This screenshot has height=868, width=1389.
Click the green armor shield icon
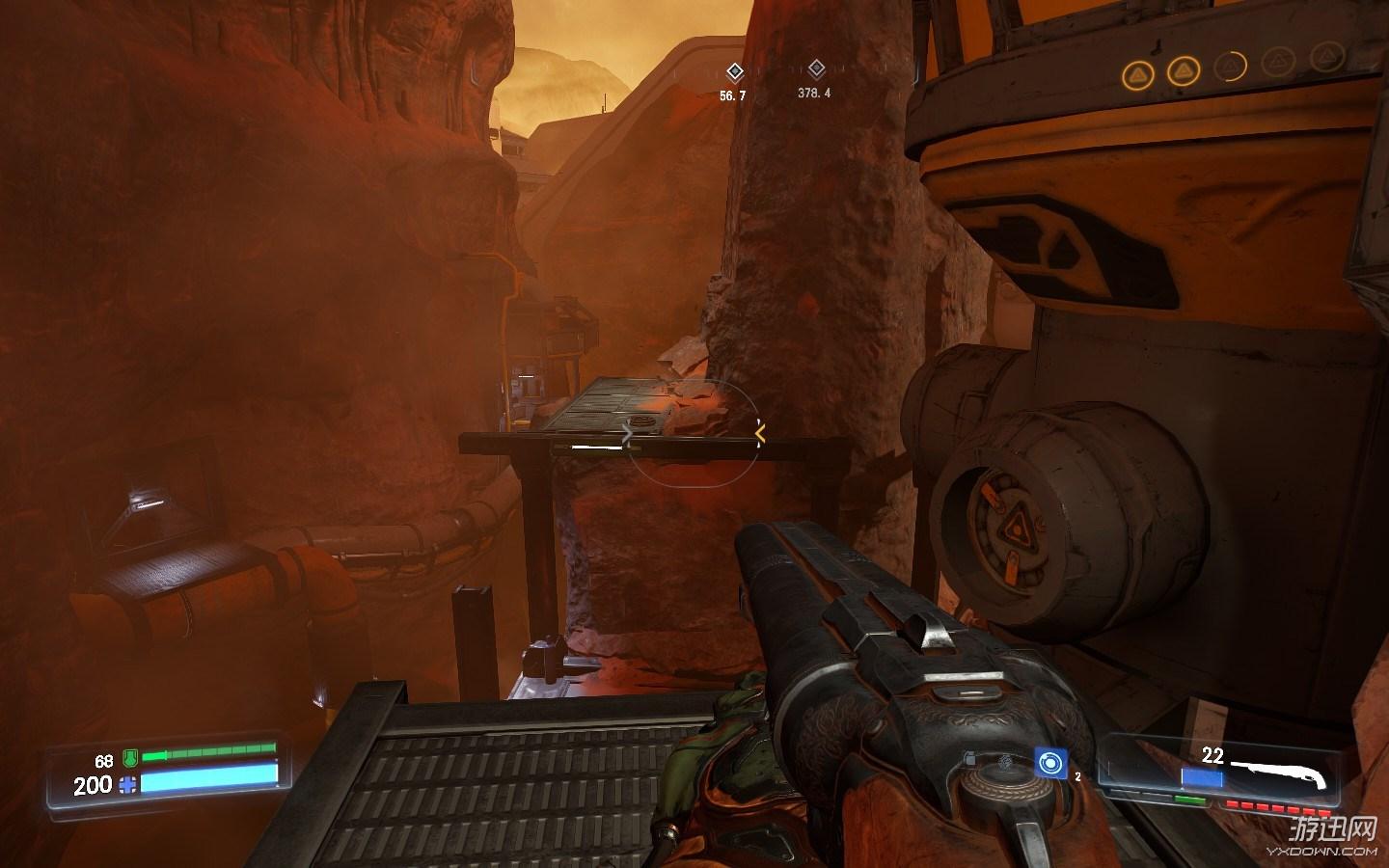pos(129,759)
